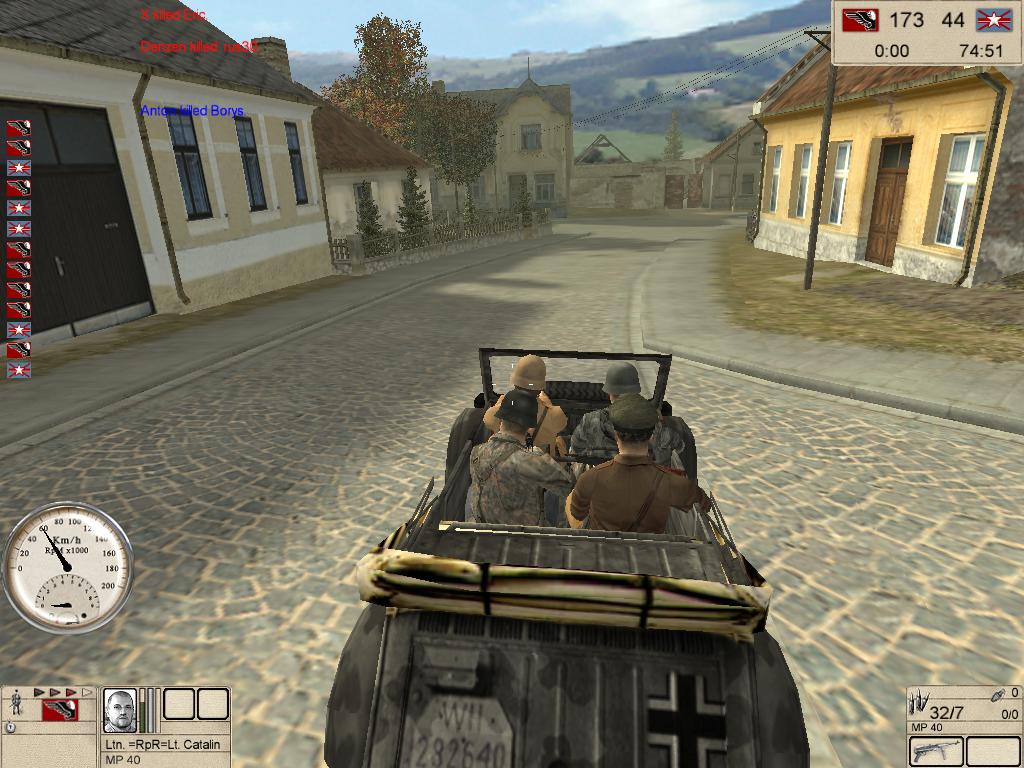The width and height of the screenshot is (1024, 768).
Task: Select the grenade icon in the weapon panel
Action: 998,694
